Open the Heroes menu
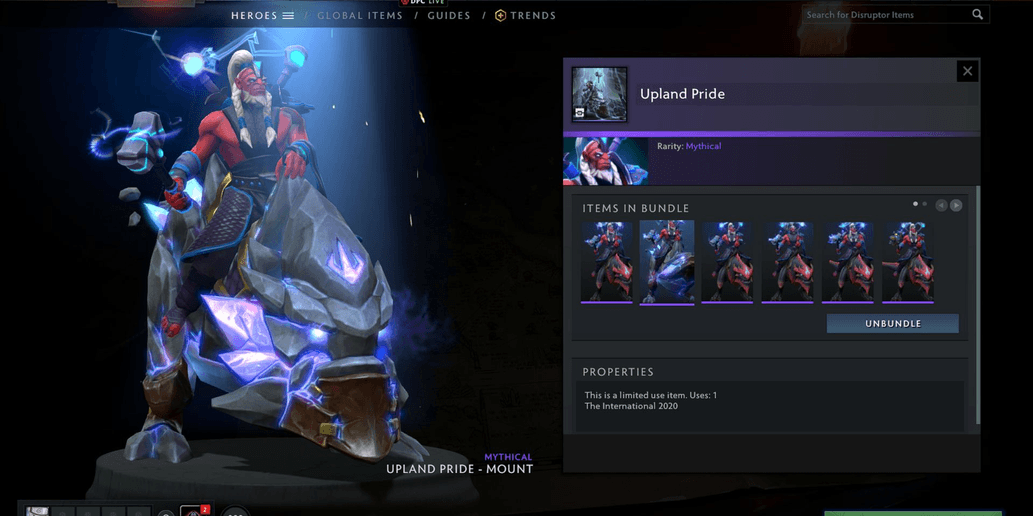The height and width of the screenshot is (516, 1033). coord(262,16)
